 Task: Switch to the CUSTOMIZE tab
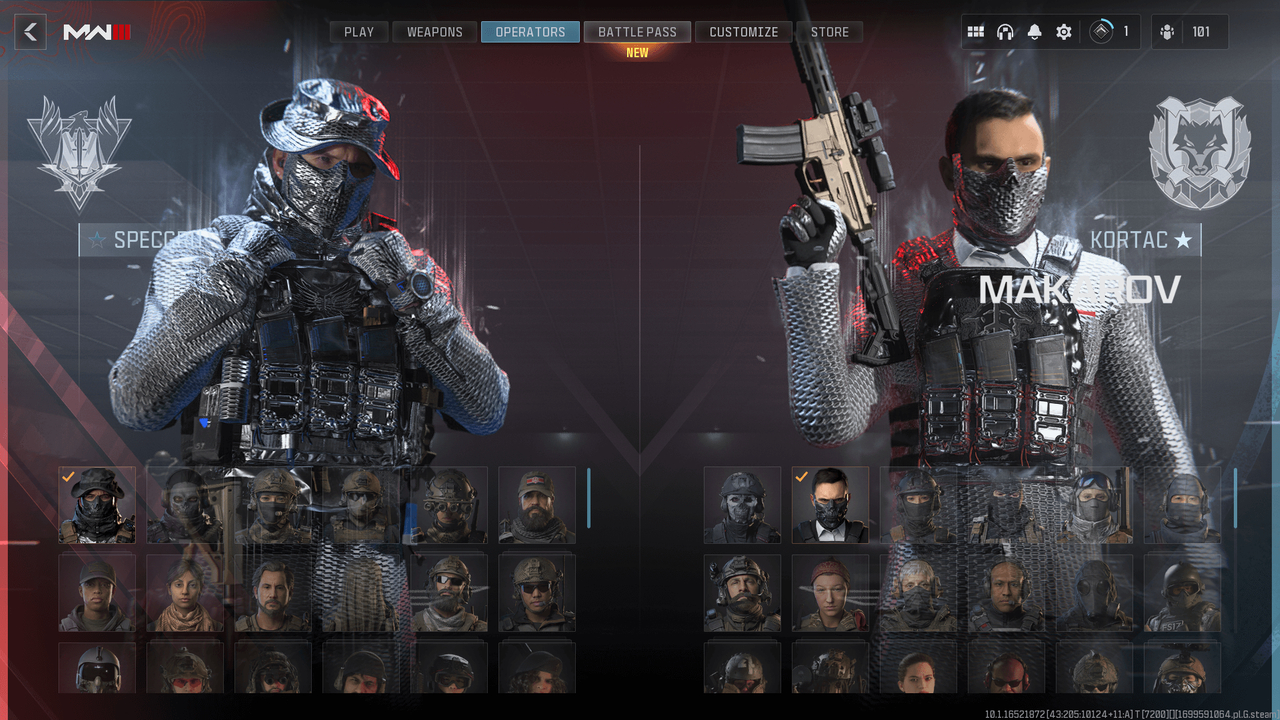tap(743, 31)
